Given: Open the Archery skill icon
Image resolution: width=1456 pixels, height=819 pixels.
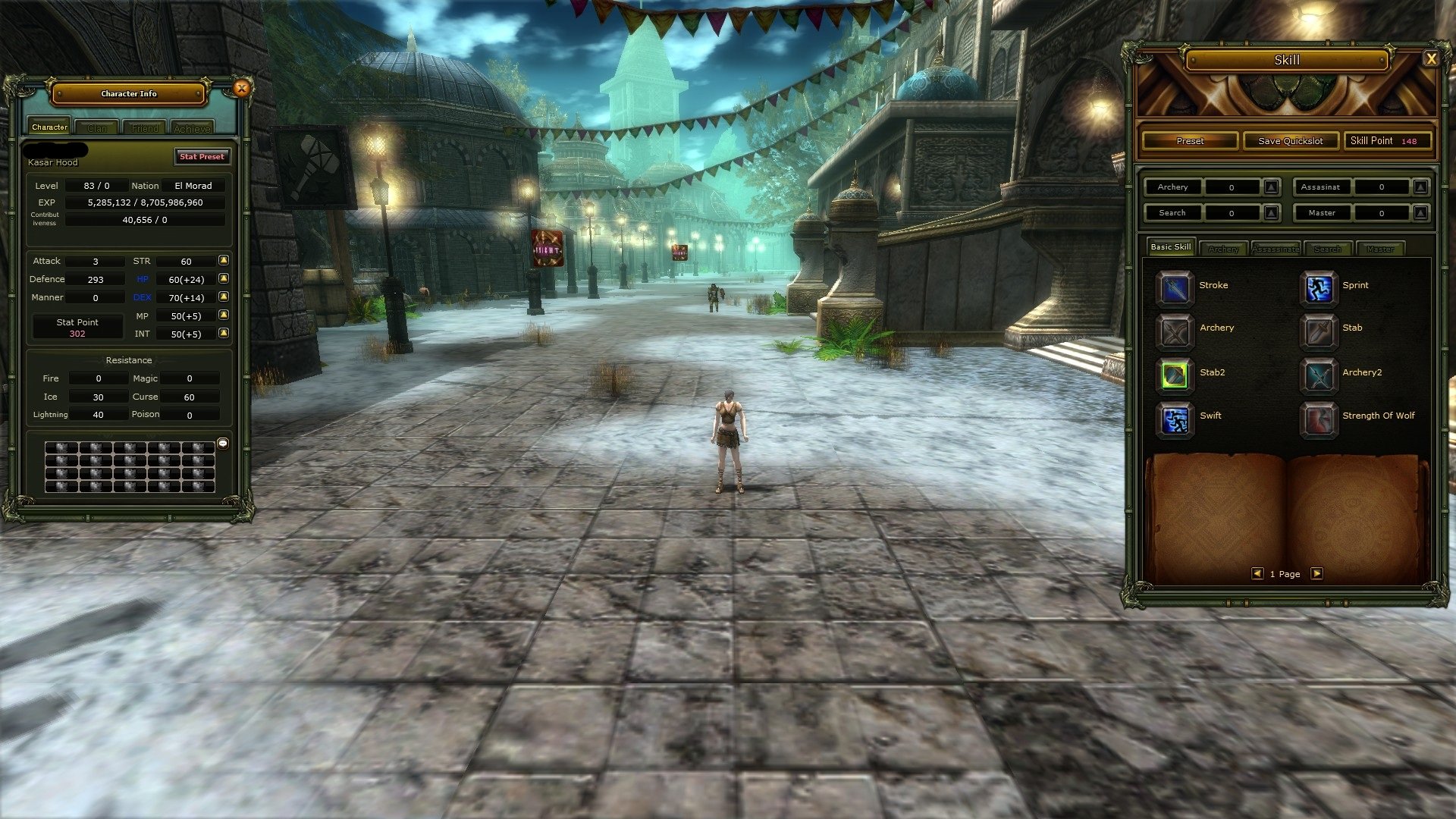Looking at the screenshot, I should [1174, 332].
